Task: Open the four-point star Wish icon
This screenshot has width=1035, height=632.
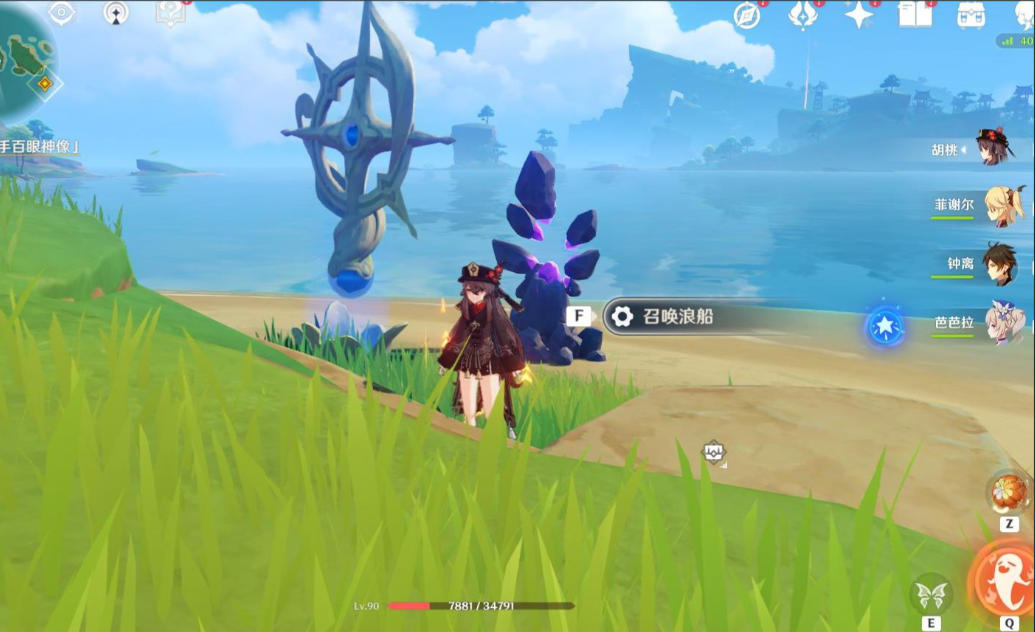Action: pyautogui.click(x=858, y=15)
